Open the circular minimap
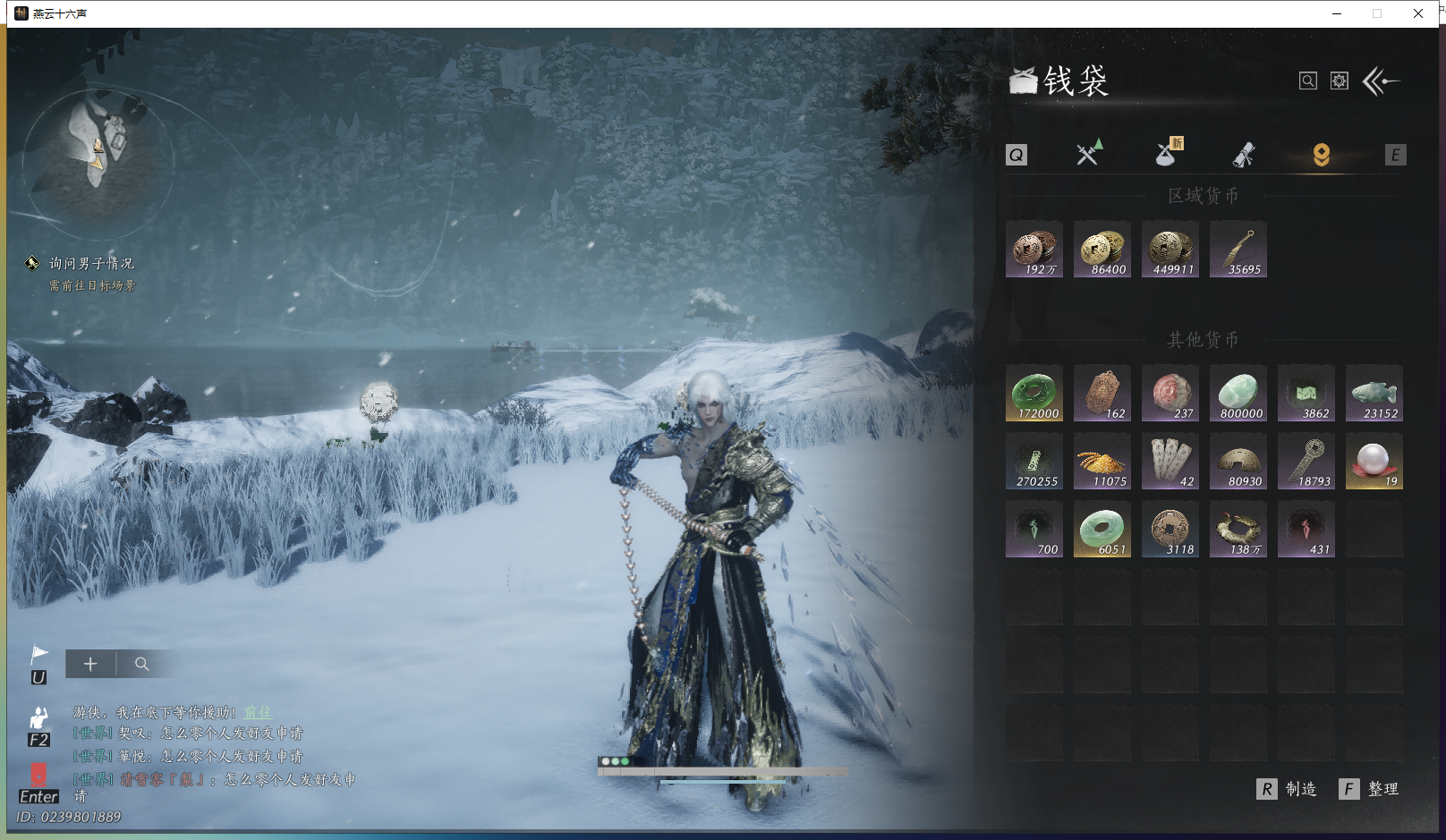 [x=98, y=153]
